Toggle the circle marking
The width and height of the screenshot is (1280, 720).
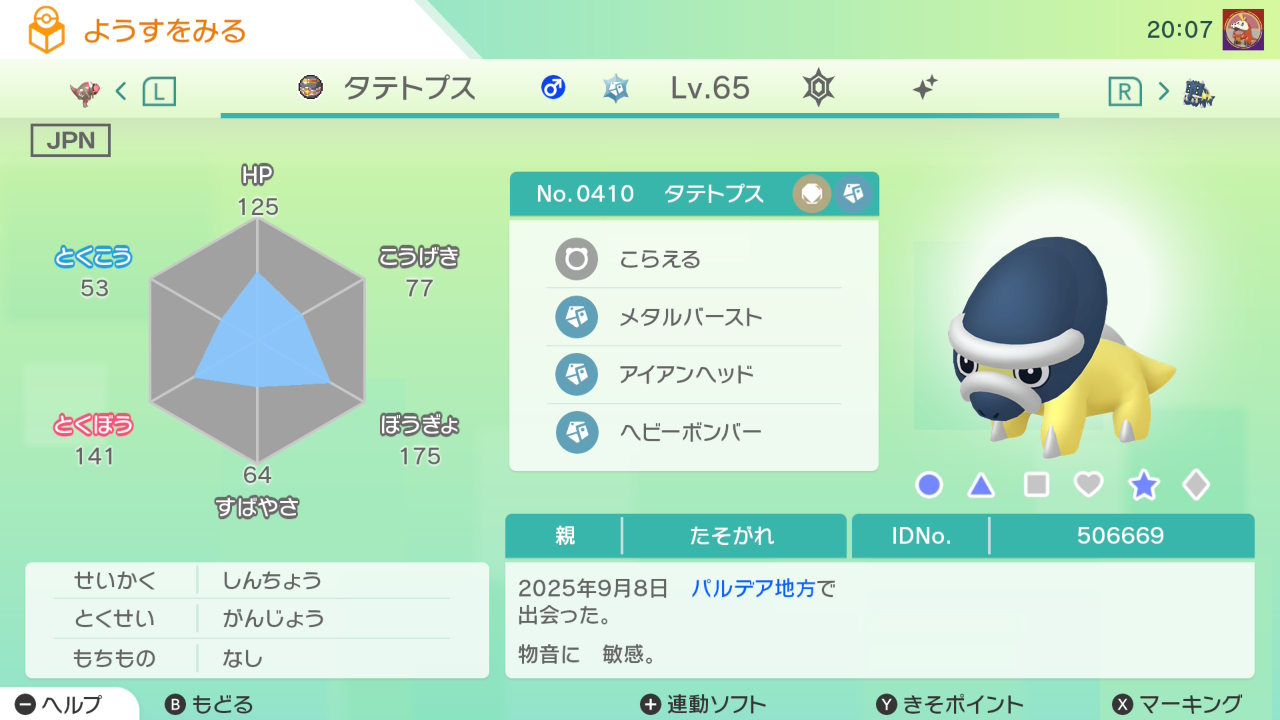(929, 485)
